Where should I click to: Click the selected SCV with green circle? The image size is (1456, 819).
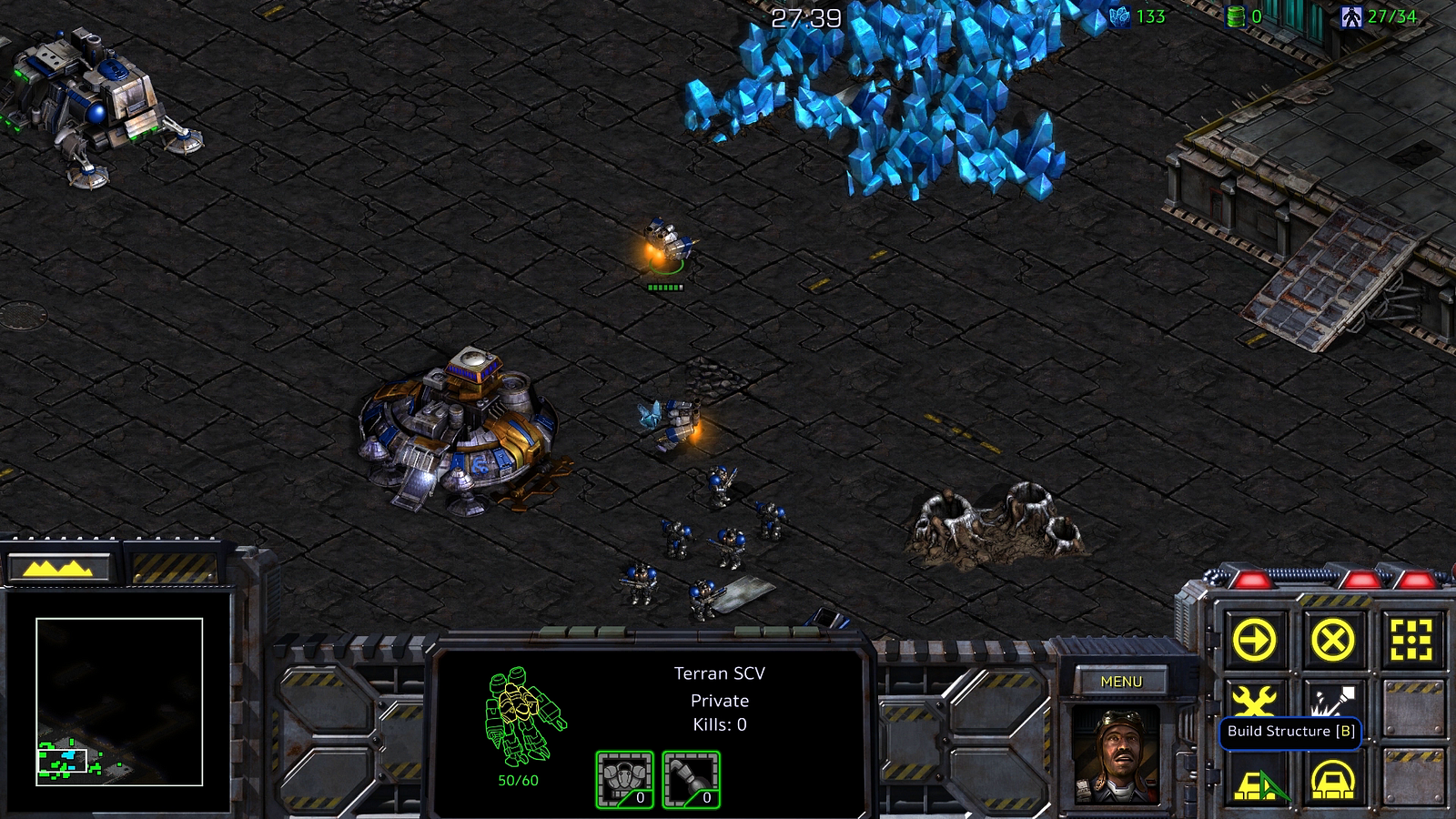point(667,246)
